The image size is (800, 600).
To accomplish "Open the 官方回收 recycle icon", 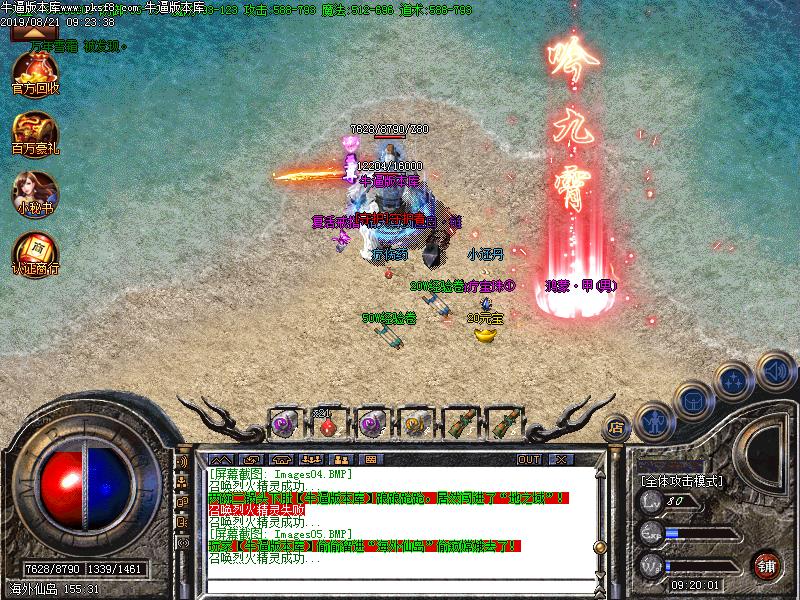I will point(35,72).
